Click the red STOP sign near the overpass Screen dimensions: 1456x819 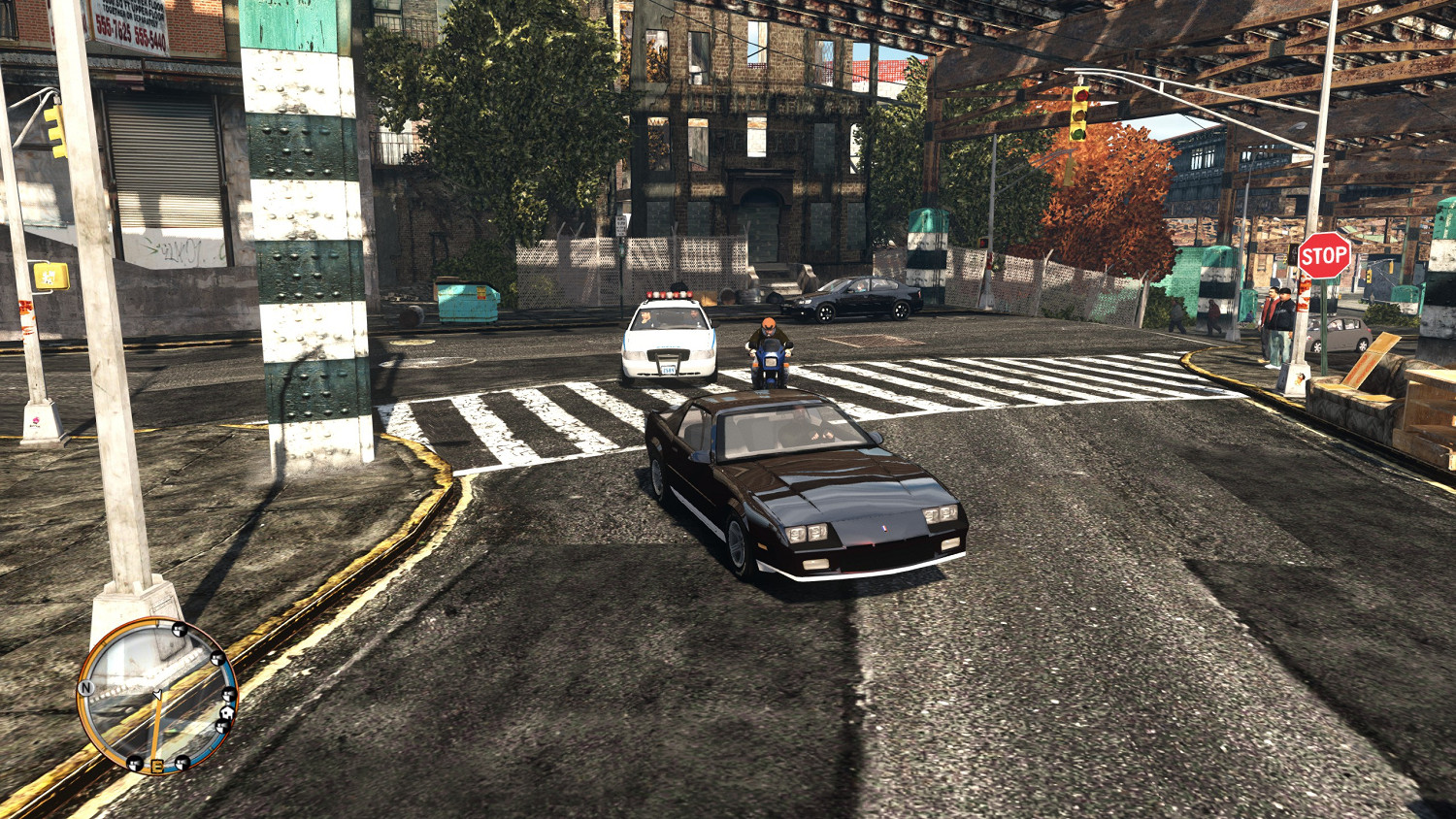click(1324, 255)
